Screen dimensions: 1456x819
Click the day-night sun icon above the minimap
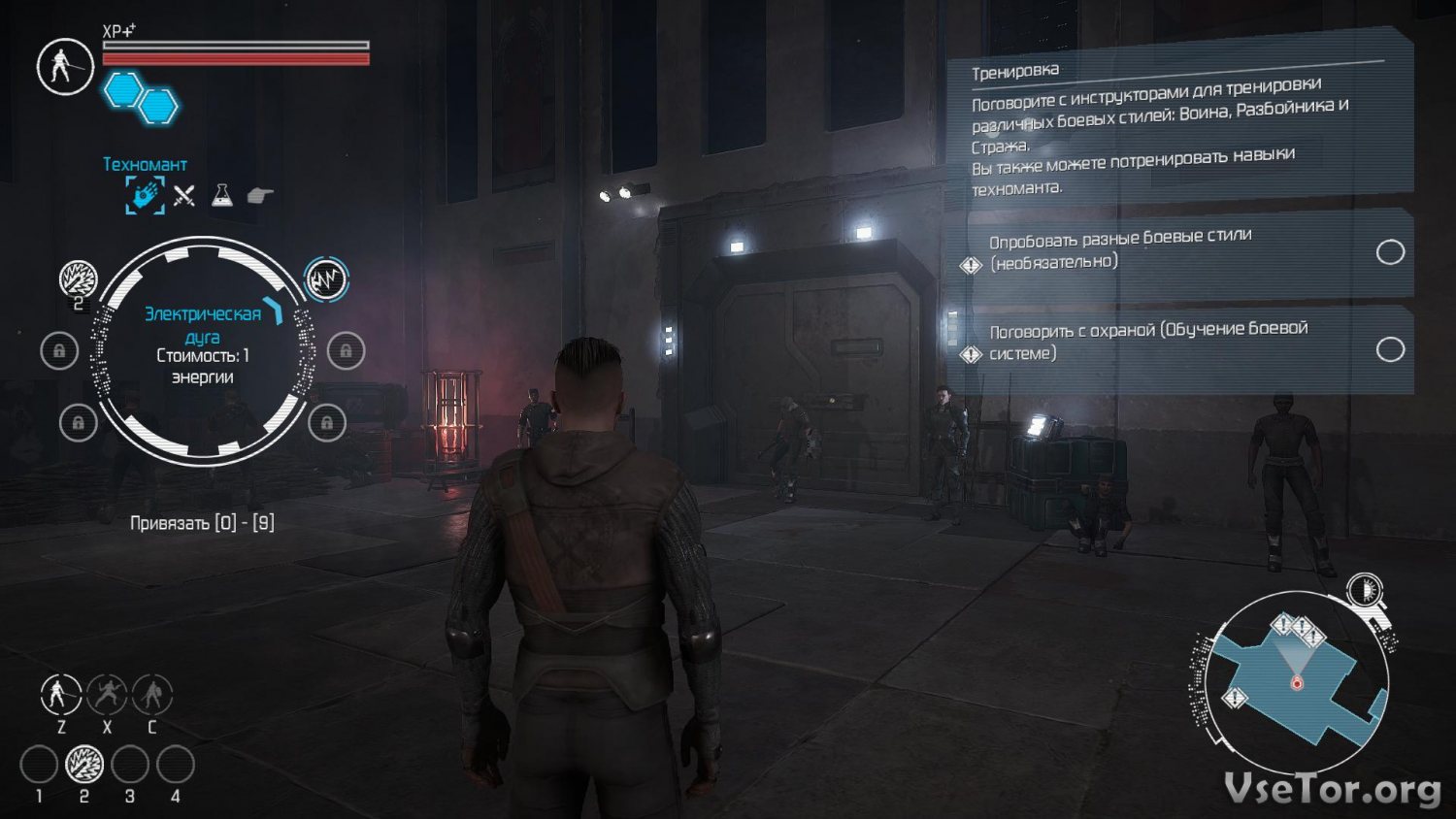[1365, 589]
